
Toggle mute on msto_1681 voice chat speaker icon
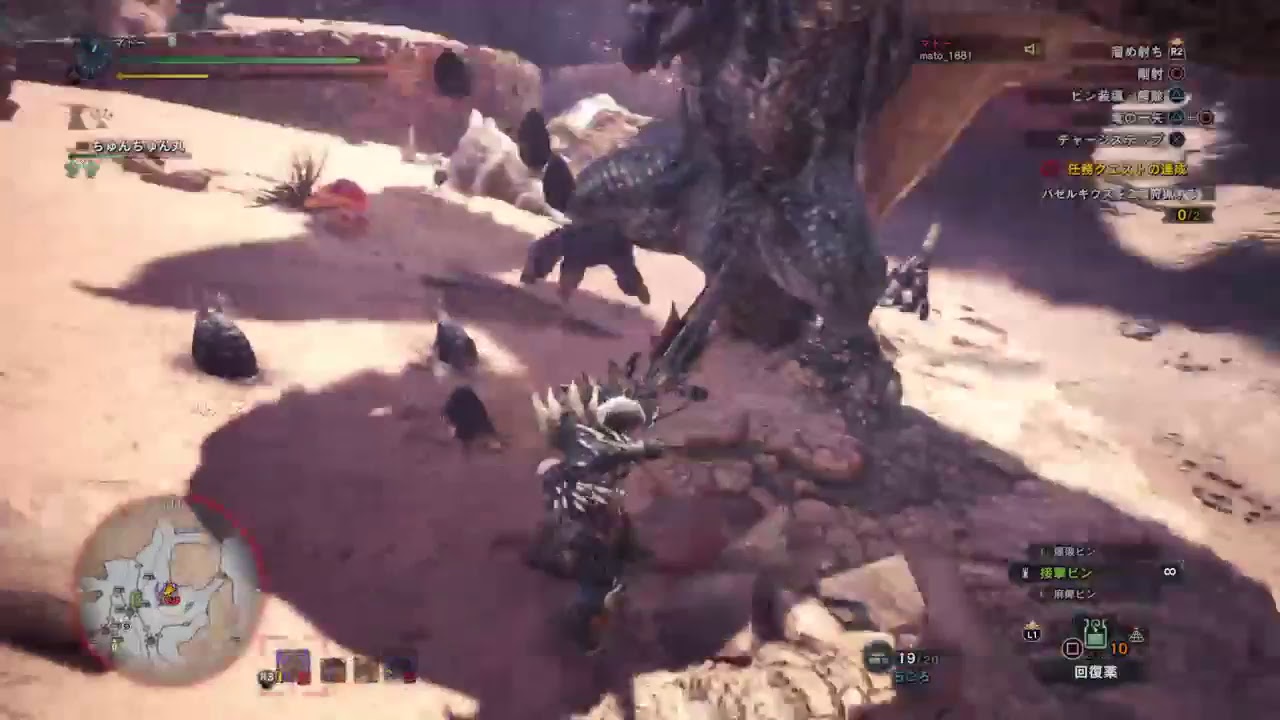point(1029,48)
